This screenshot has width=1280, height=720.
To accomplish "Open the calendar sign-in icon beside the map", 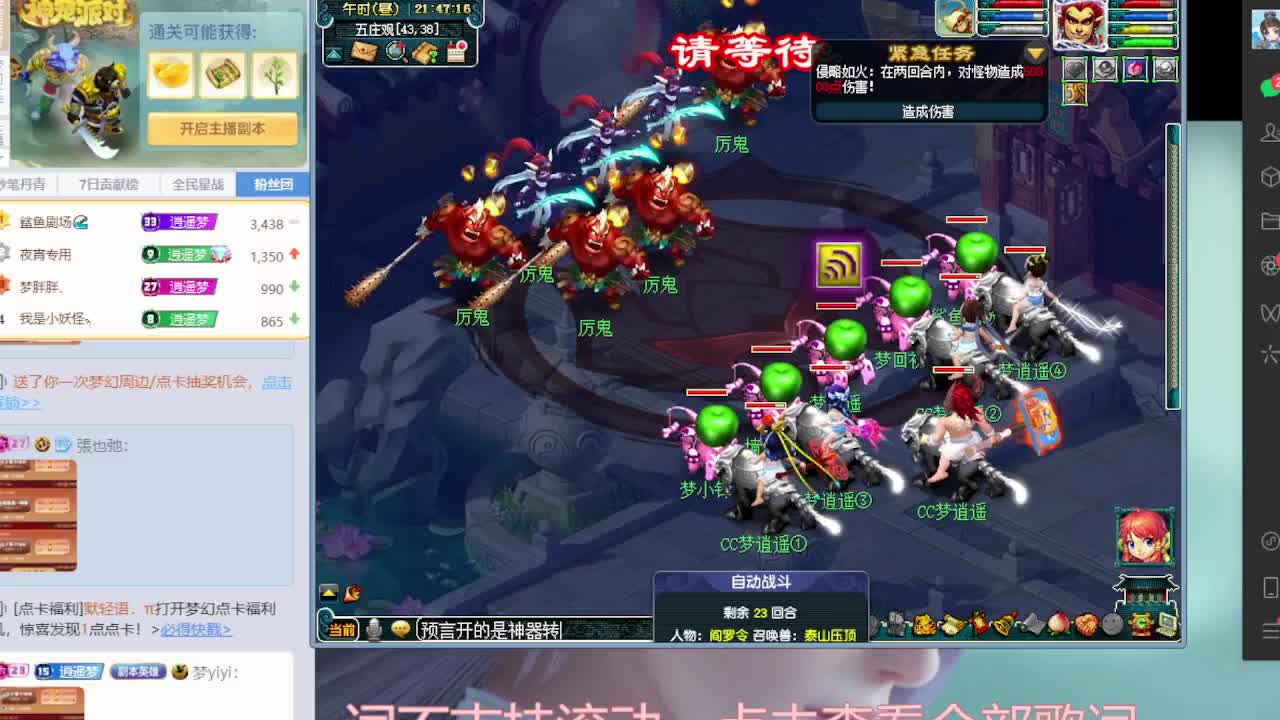I will pyautogui.click(x=456, y=51).
